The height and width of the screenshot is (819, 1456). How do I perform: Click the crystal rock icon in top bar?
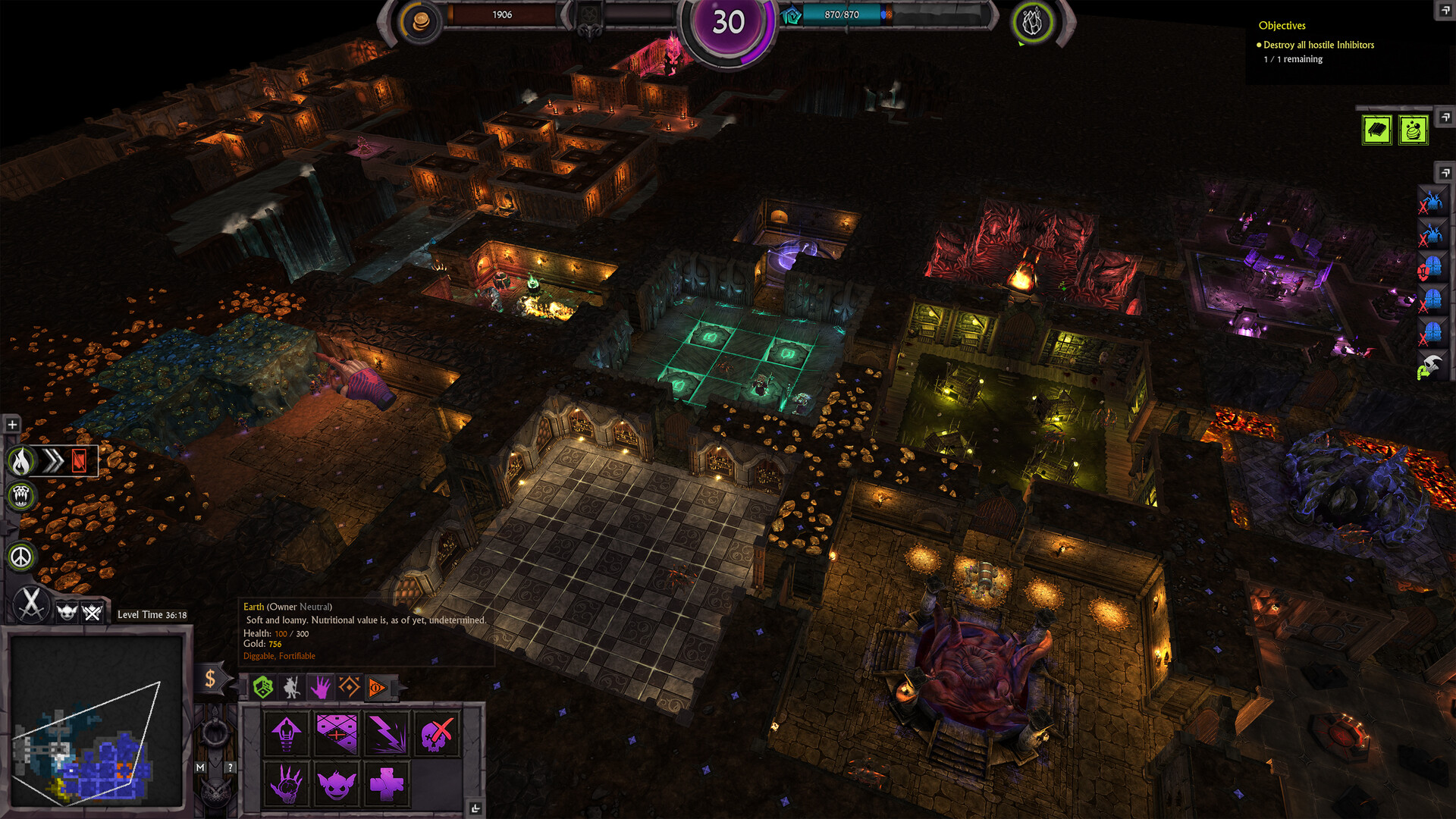pyautogui.click(x=1031, y=23)
